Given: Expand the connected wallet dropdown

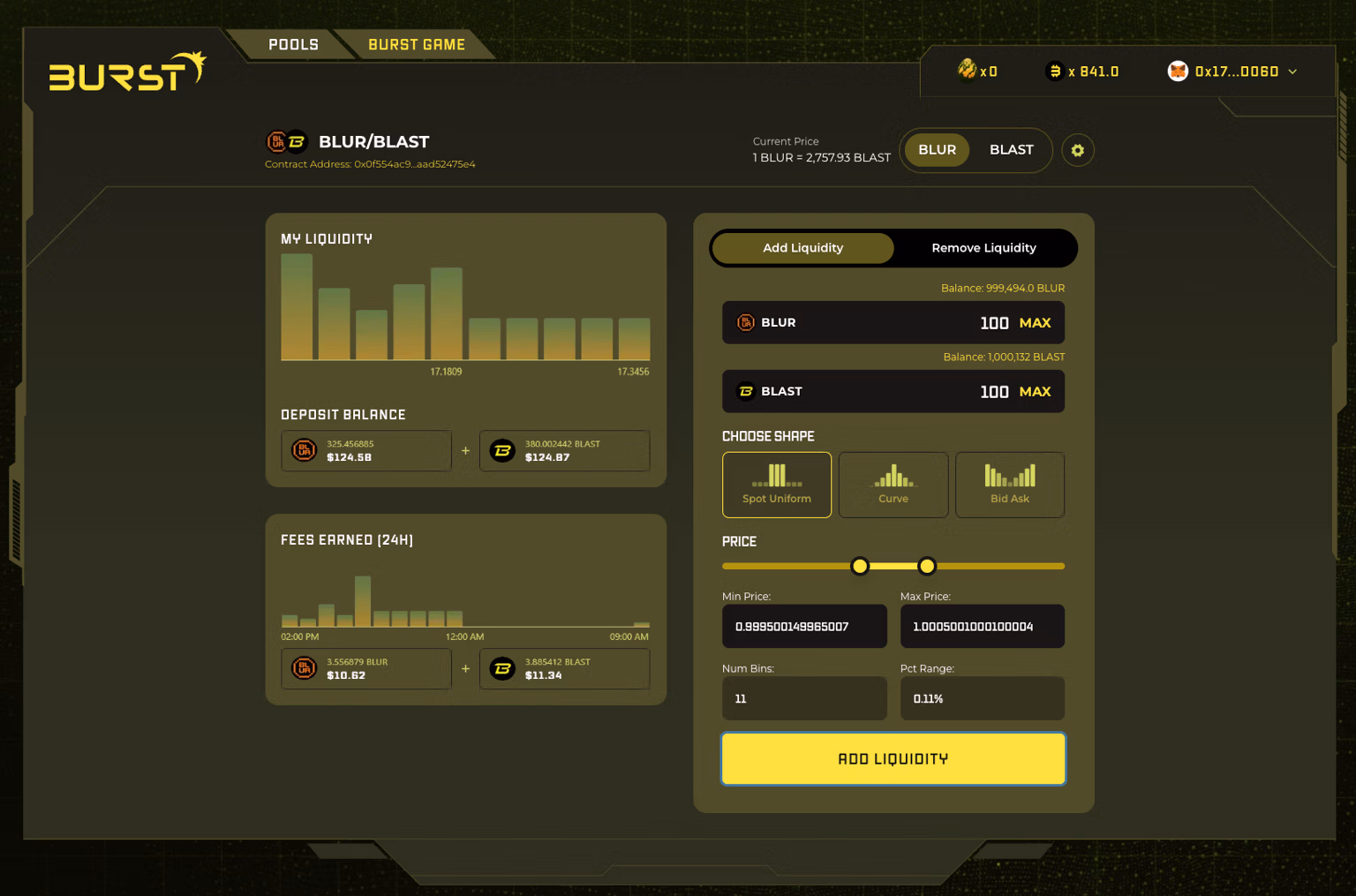Looking at the screenshot, I should tap(1292, 72).
